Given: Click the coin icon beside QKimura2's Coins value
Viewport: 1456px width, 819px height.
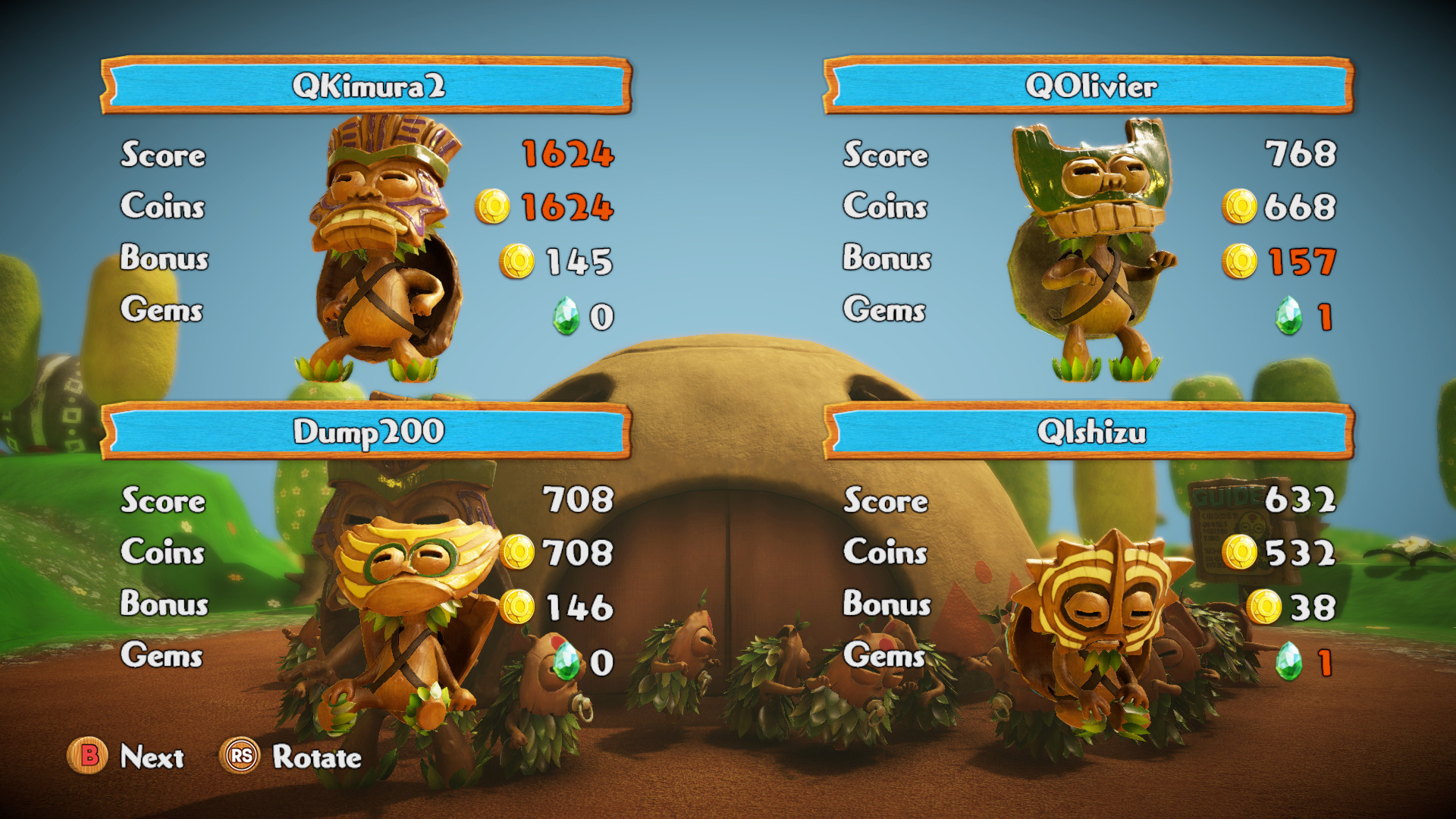Looking at the screenshot, I should [493, 206].
